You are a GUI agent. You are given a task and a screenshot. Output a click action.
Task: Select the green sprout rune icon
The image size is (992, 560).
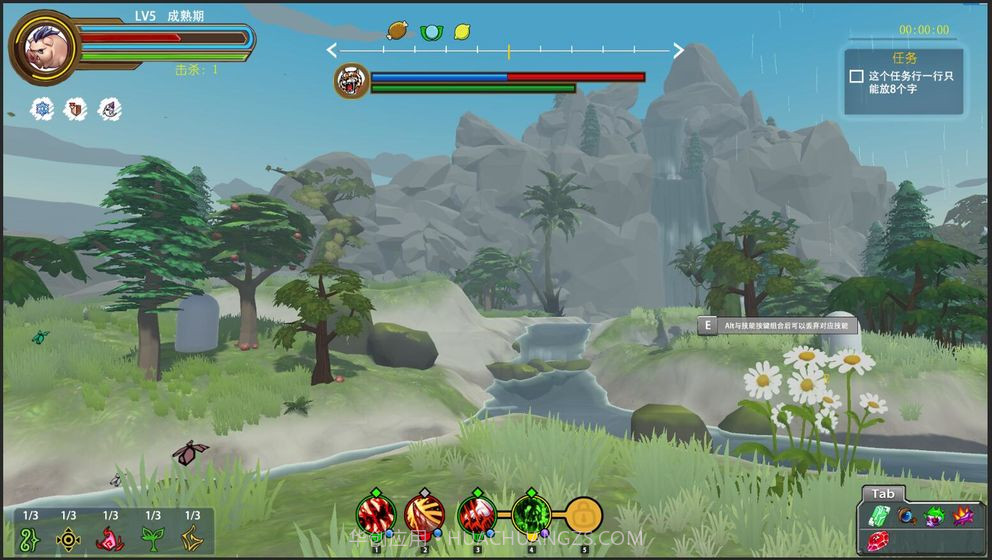click(x=152, y=539)
